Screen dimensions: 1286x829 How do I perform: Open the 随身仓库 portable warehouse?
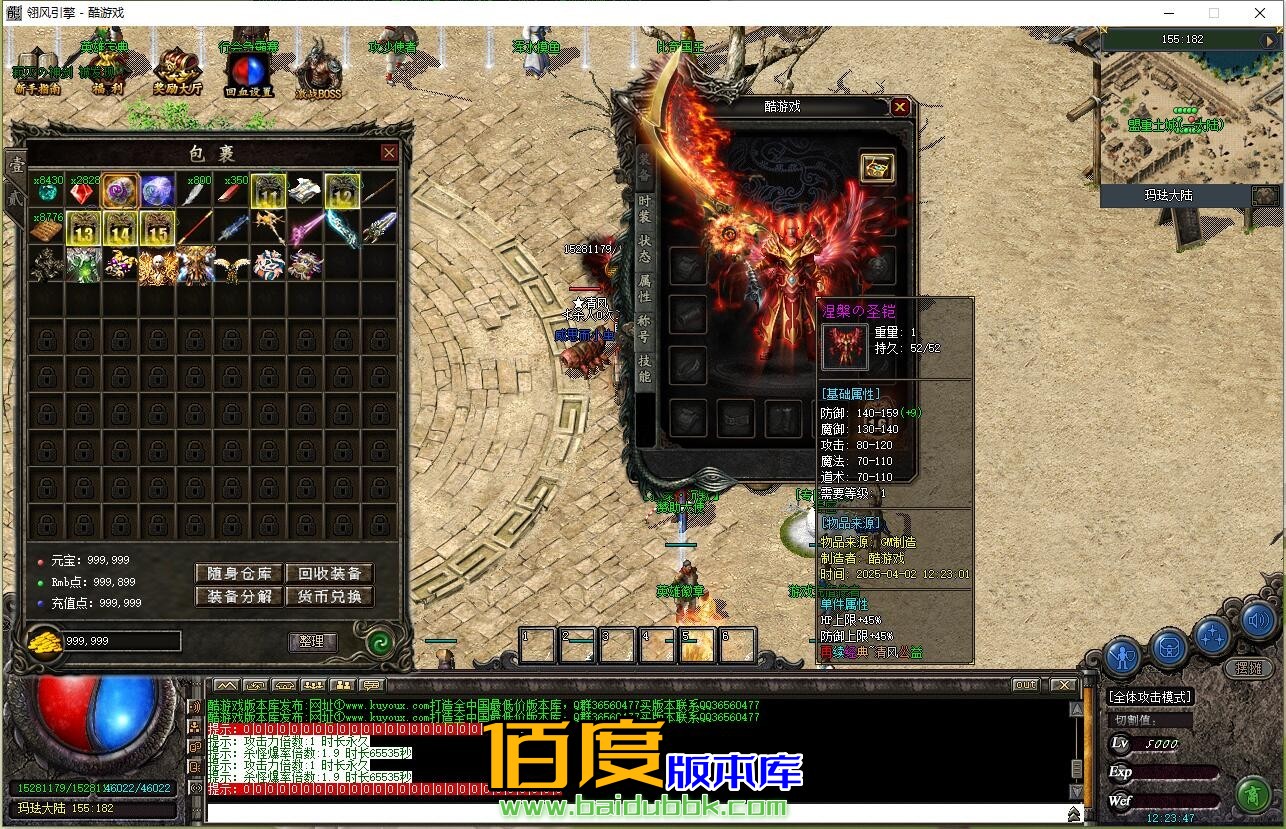[239, 573]
